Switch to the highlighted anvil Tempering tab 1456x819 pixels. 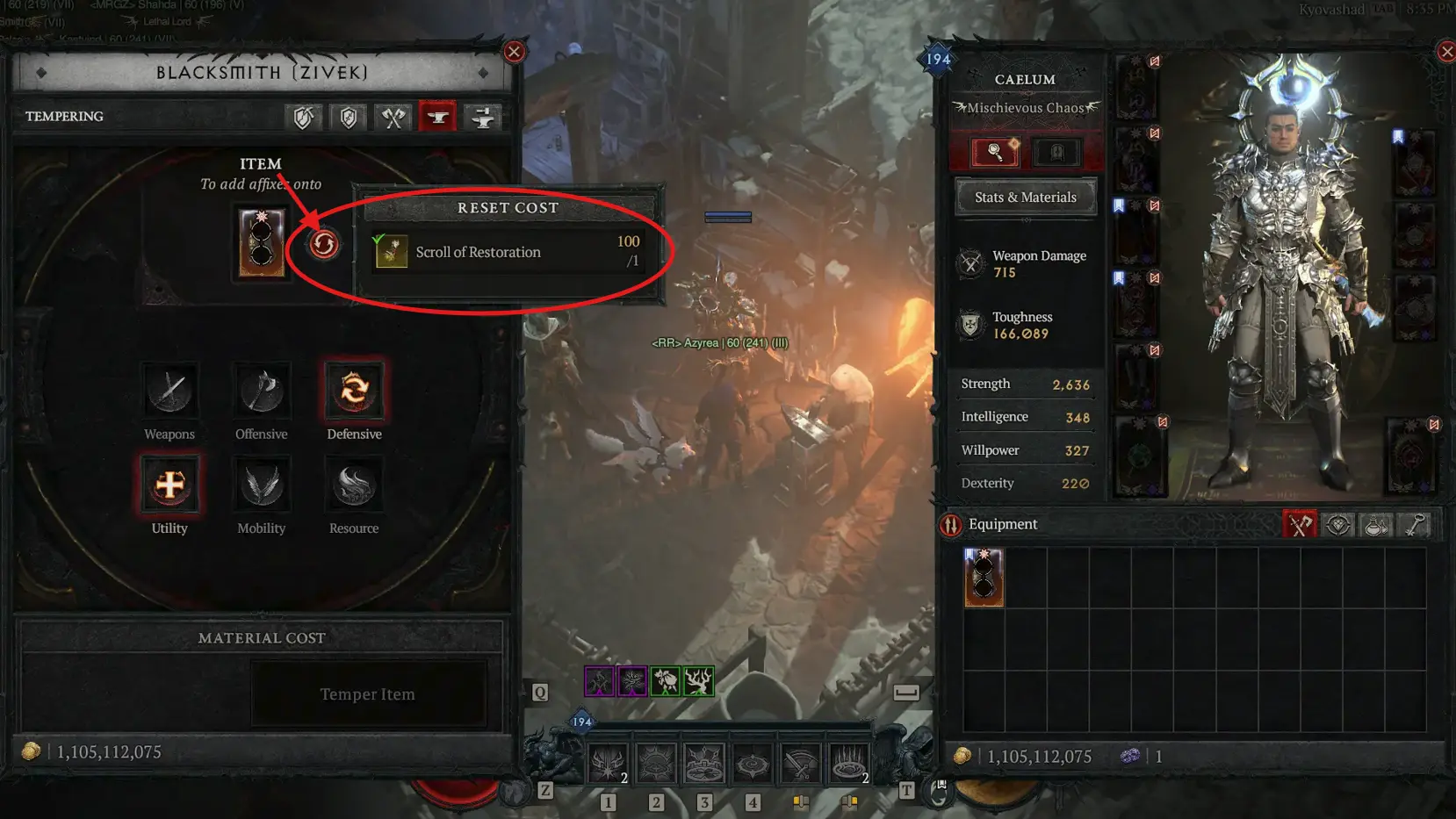click(437, 117)
